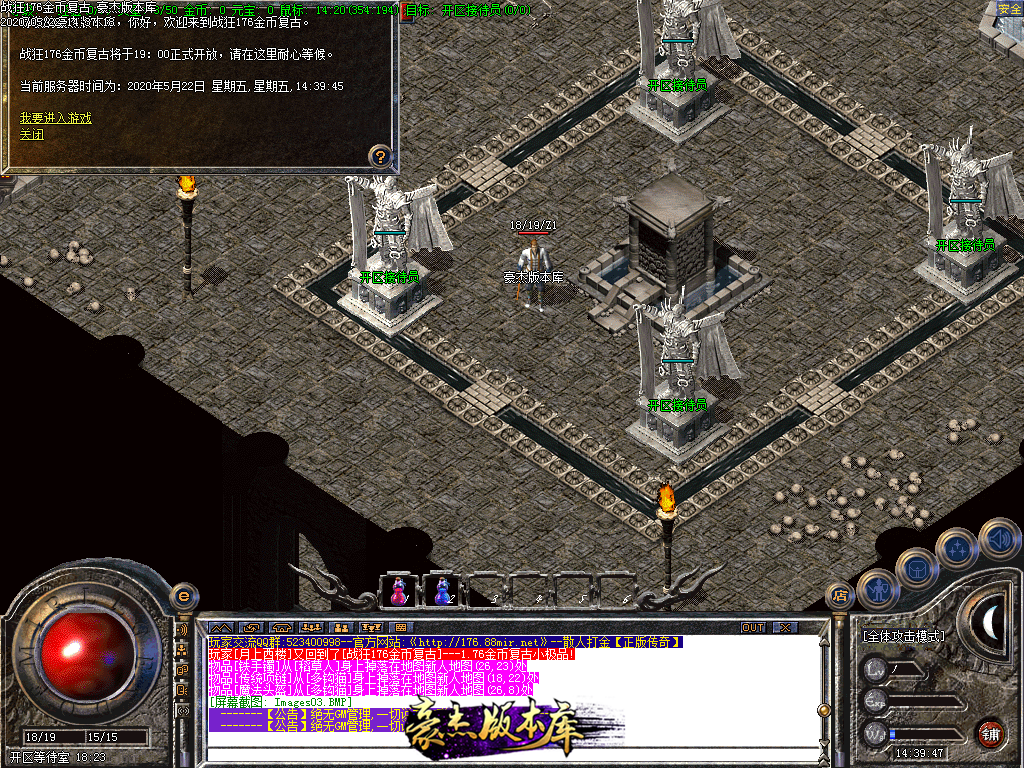Click the red 铺 stall button
1024x768 pixels.
pos(991,733)
